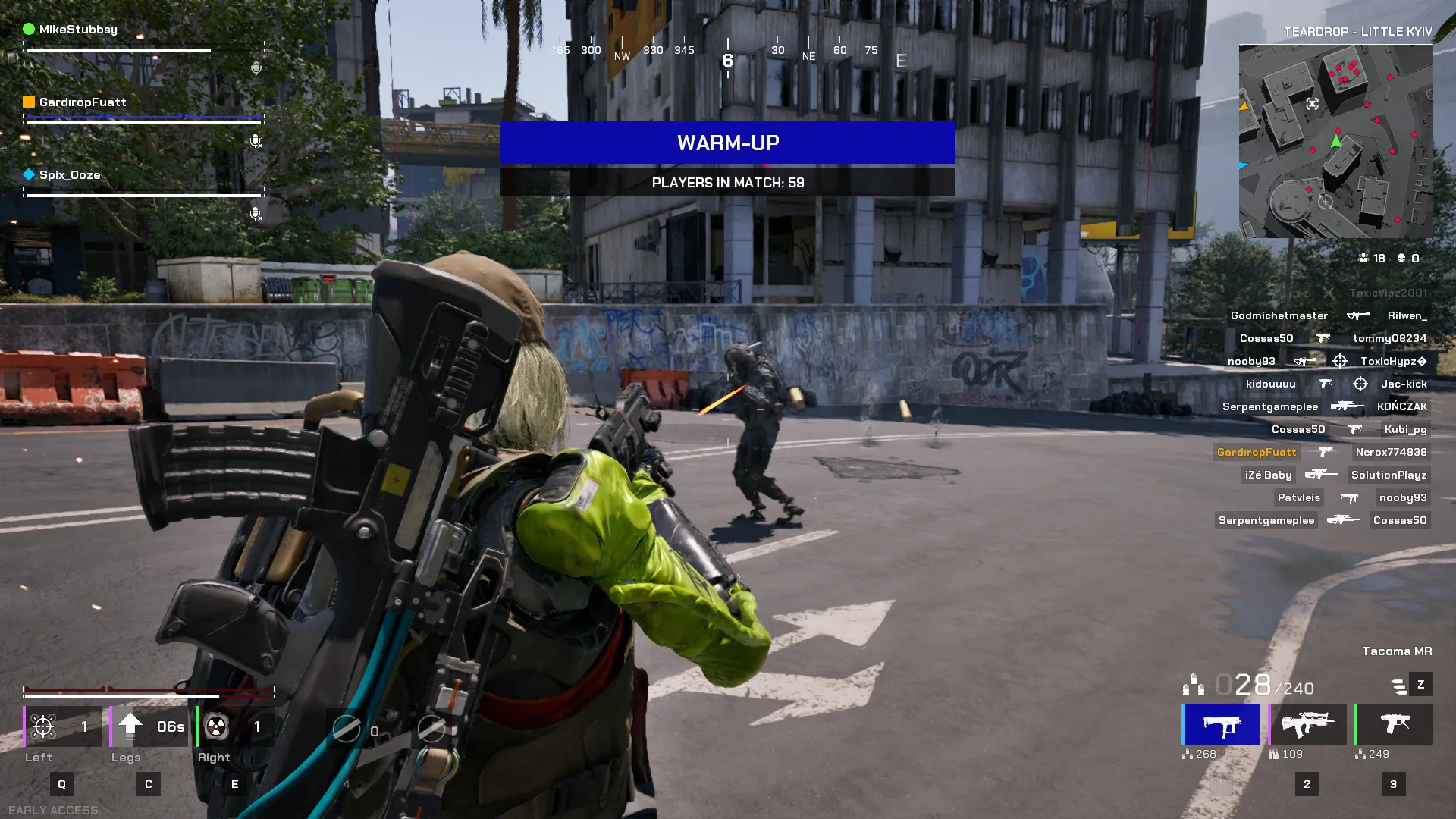Trigger the Legs up-arrow ability
The width and height of the screenshot is (1456, 819).
click(149, 726)
